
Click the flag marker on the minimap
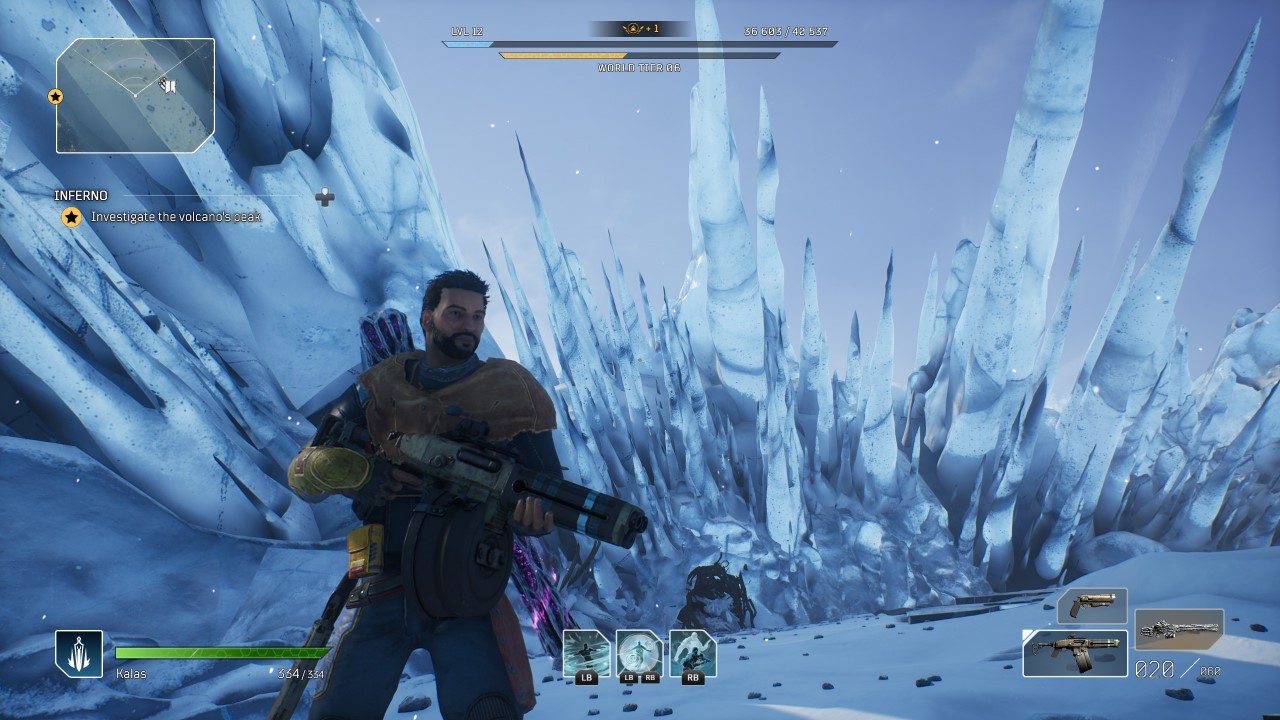(170, 86)
